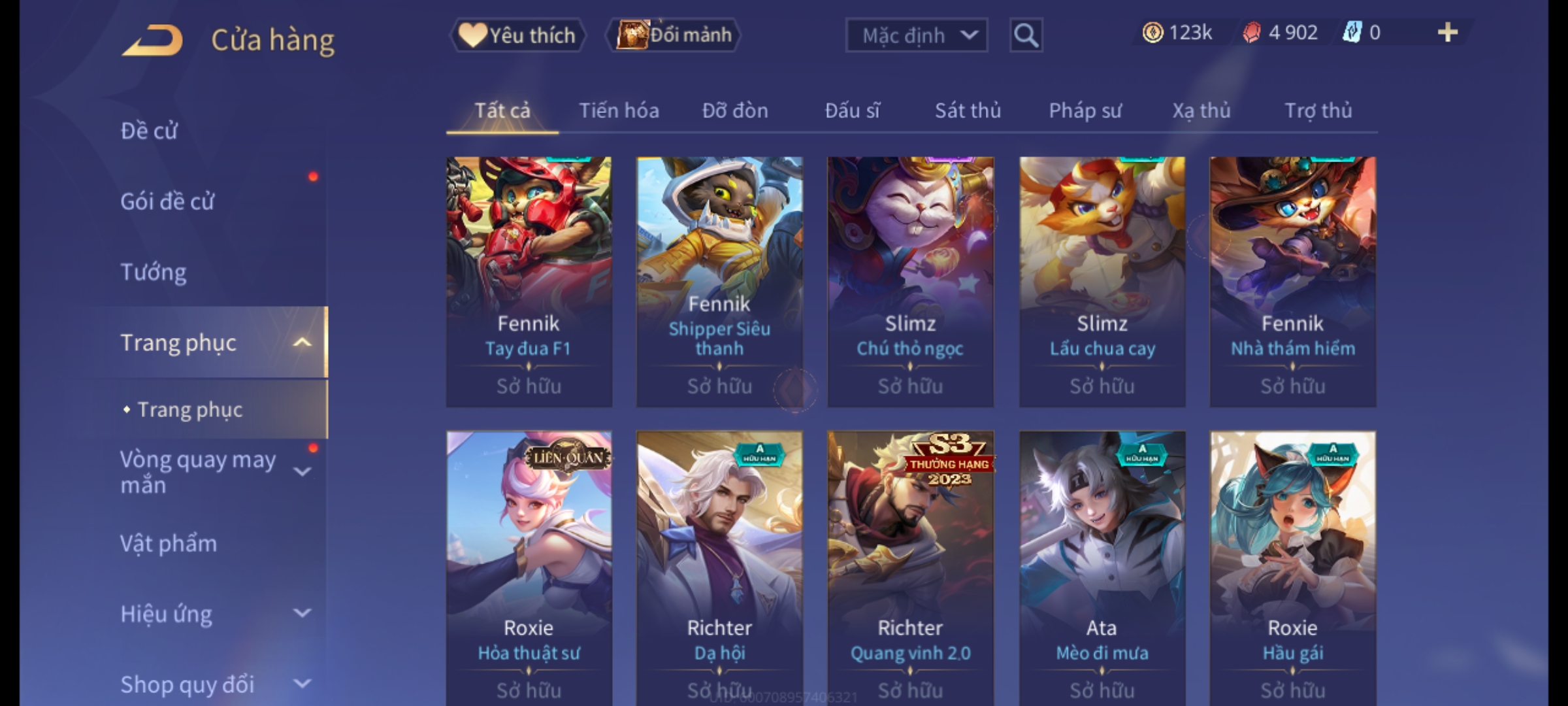
Task: Go back using the gold arrow
Action: 152,40
